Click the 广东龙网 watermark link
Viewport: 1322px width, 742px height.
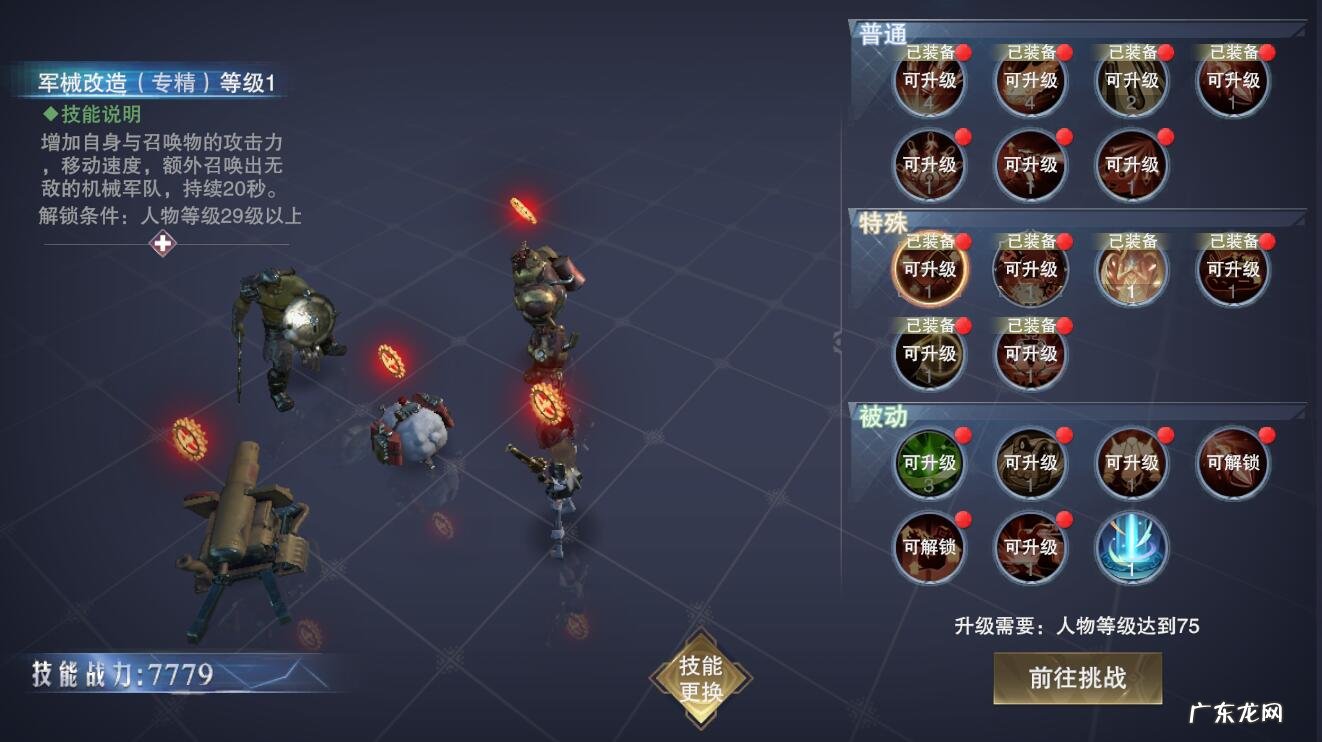coord(1235,713)
